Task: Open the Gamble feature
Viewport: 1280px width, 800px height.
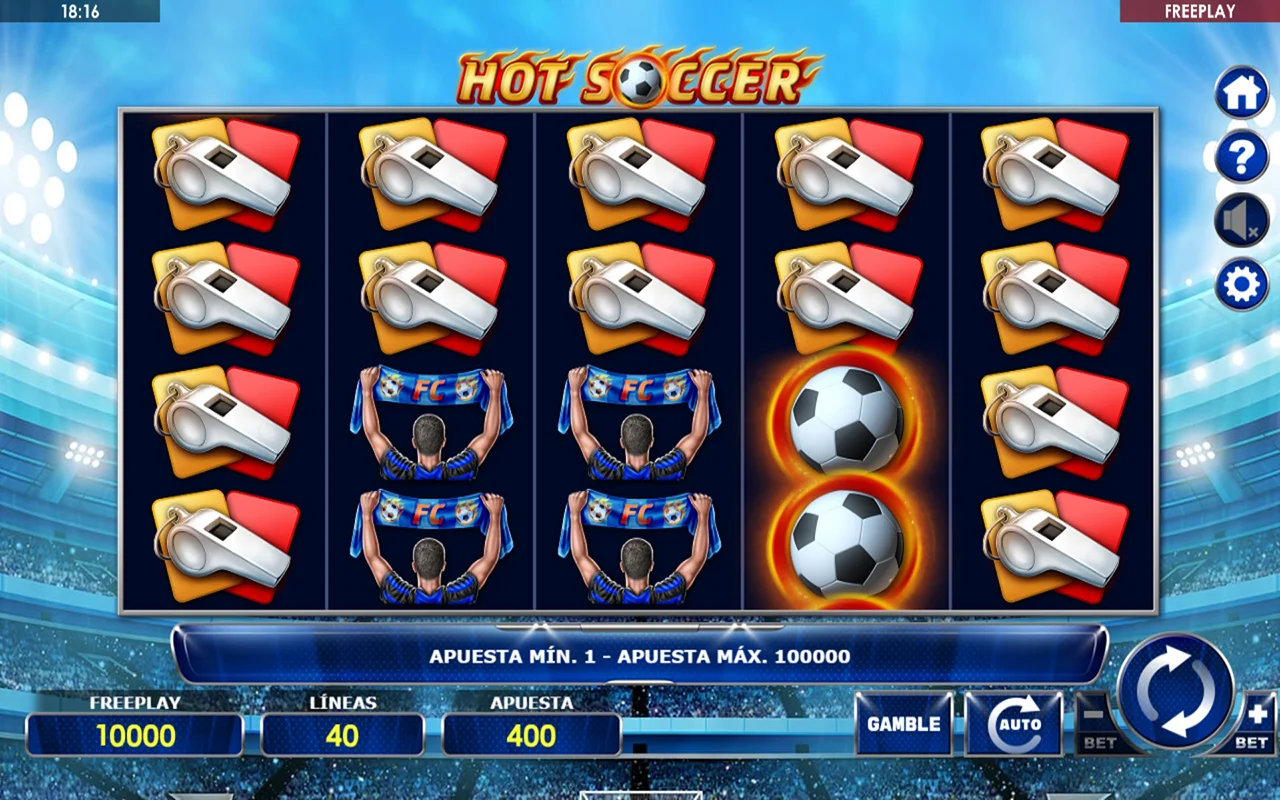Action: (x=903, y=723)
